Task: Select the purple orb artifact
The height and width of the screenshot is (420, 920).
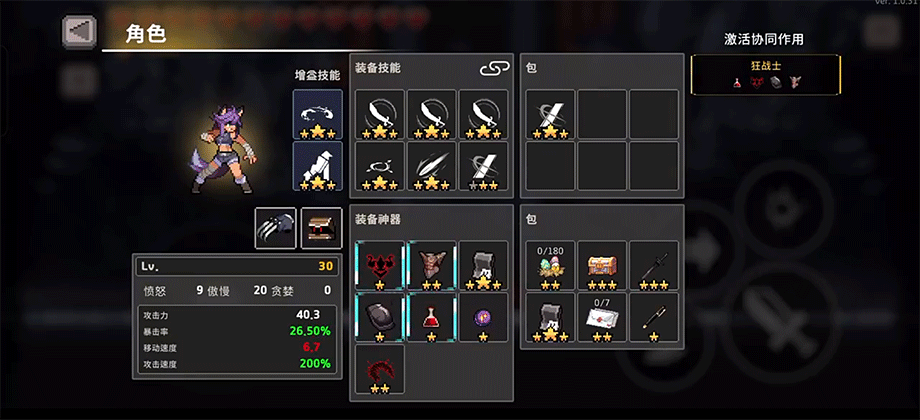Action: tap(483, 317)
